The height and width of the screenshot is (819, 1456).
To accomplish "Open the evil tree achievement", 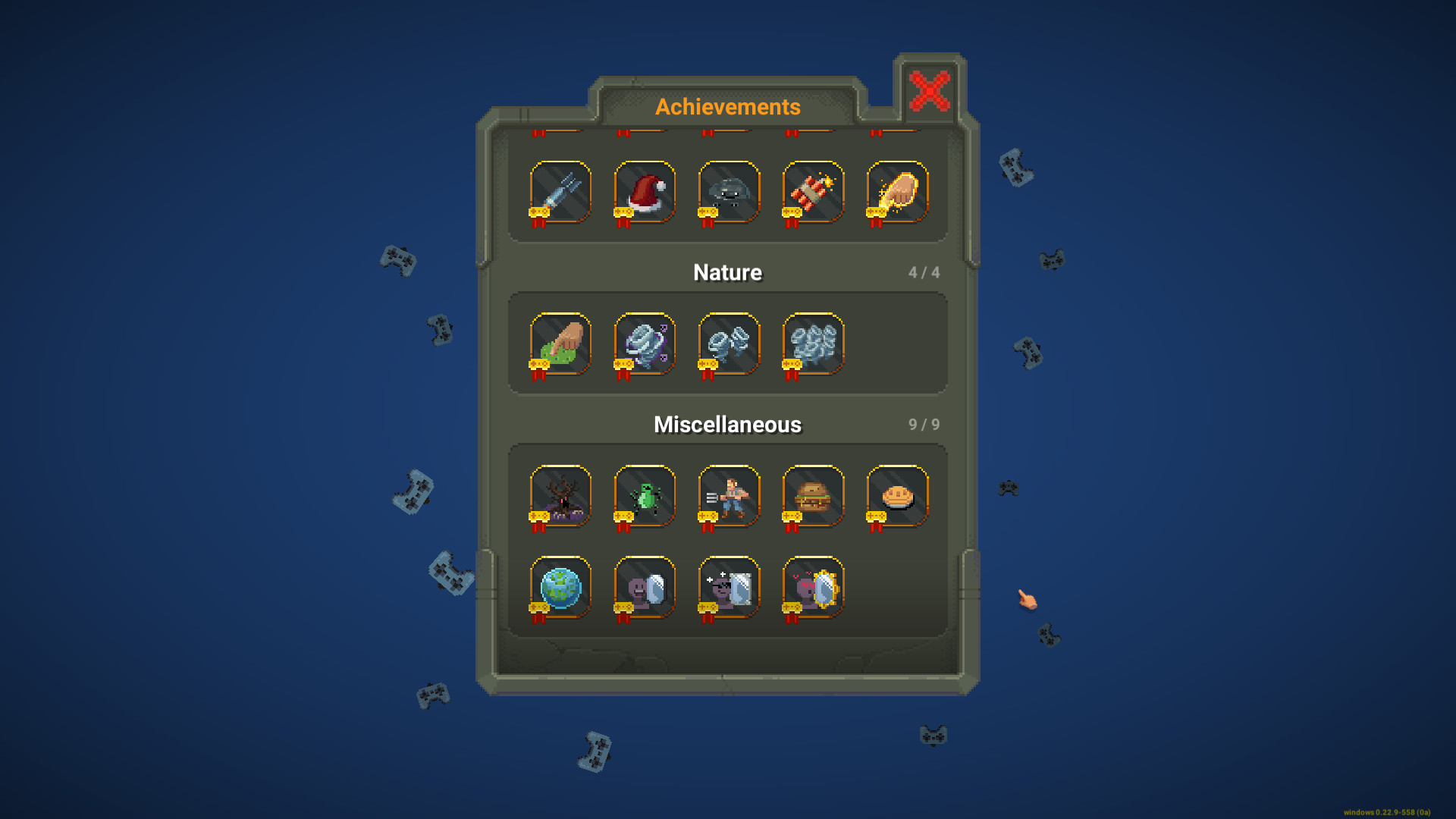I will [559, 496].
